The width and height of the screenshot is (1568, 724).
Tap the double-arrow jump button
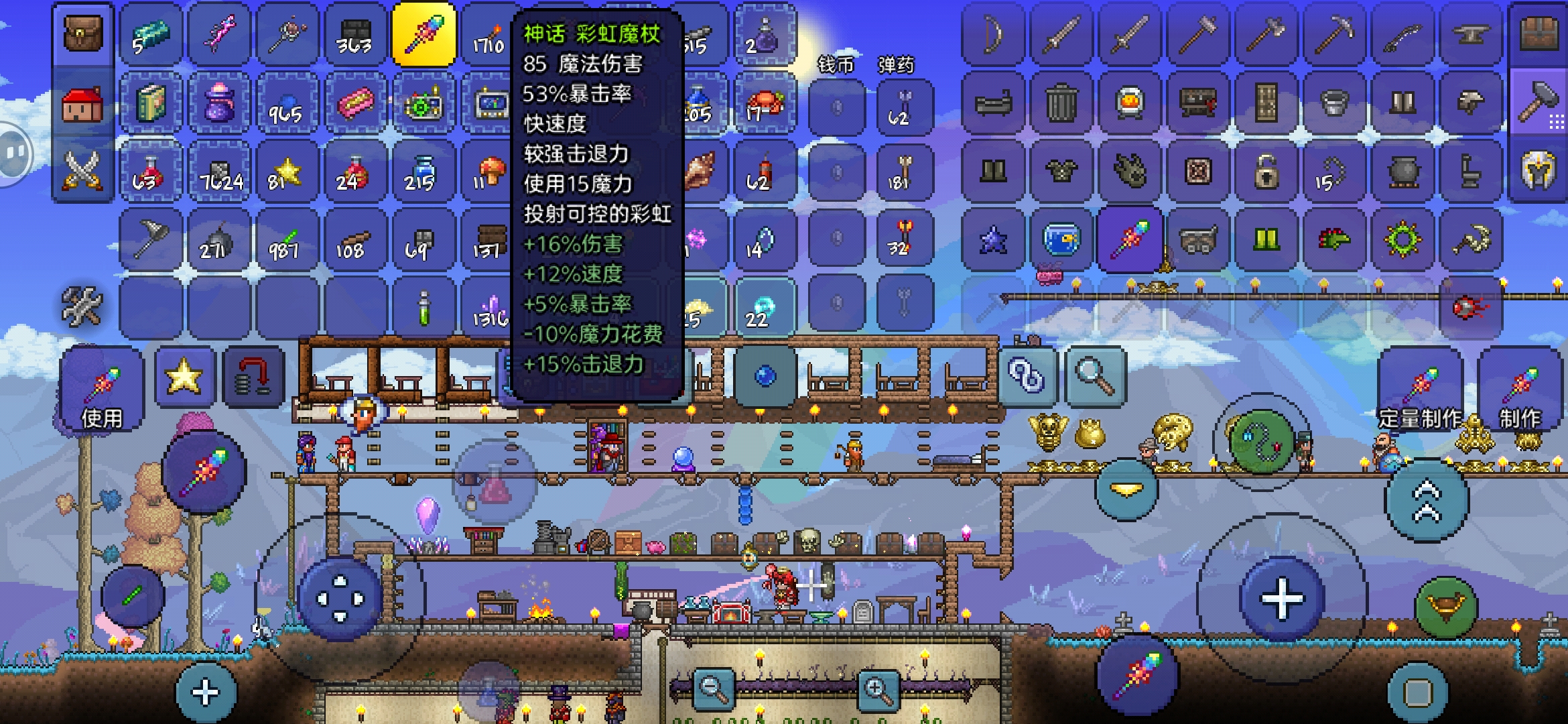coord(1427,500)
